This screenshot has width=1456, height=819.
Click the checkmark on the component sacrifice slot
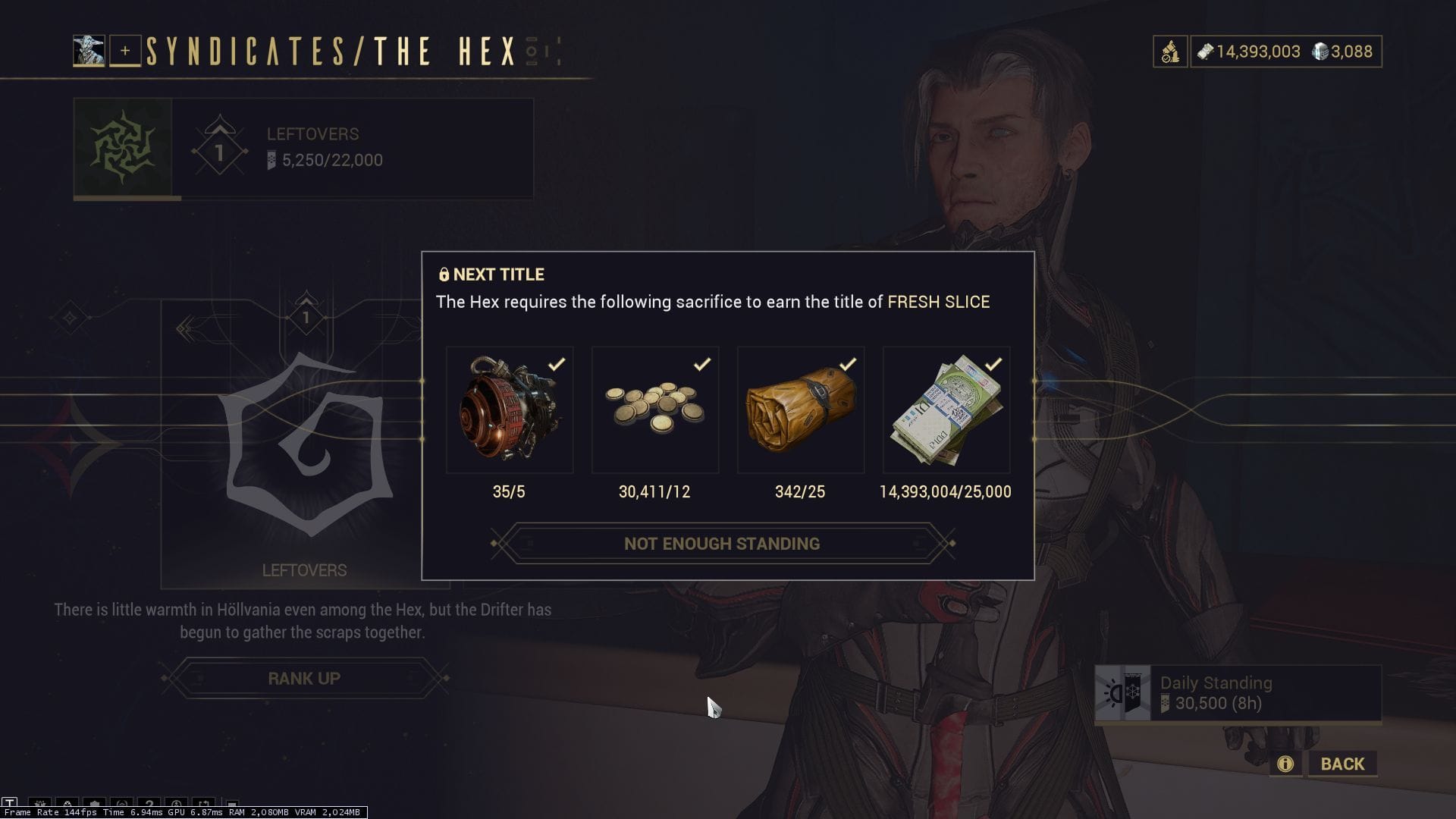pyautogui.click(x=557, y=363)
